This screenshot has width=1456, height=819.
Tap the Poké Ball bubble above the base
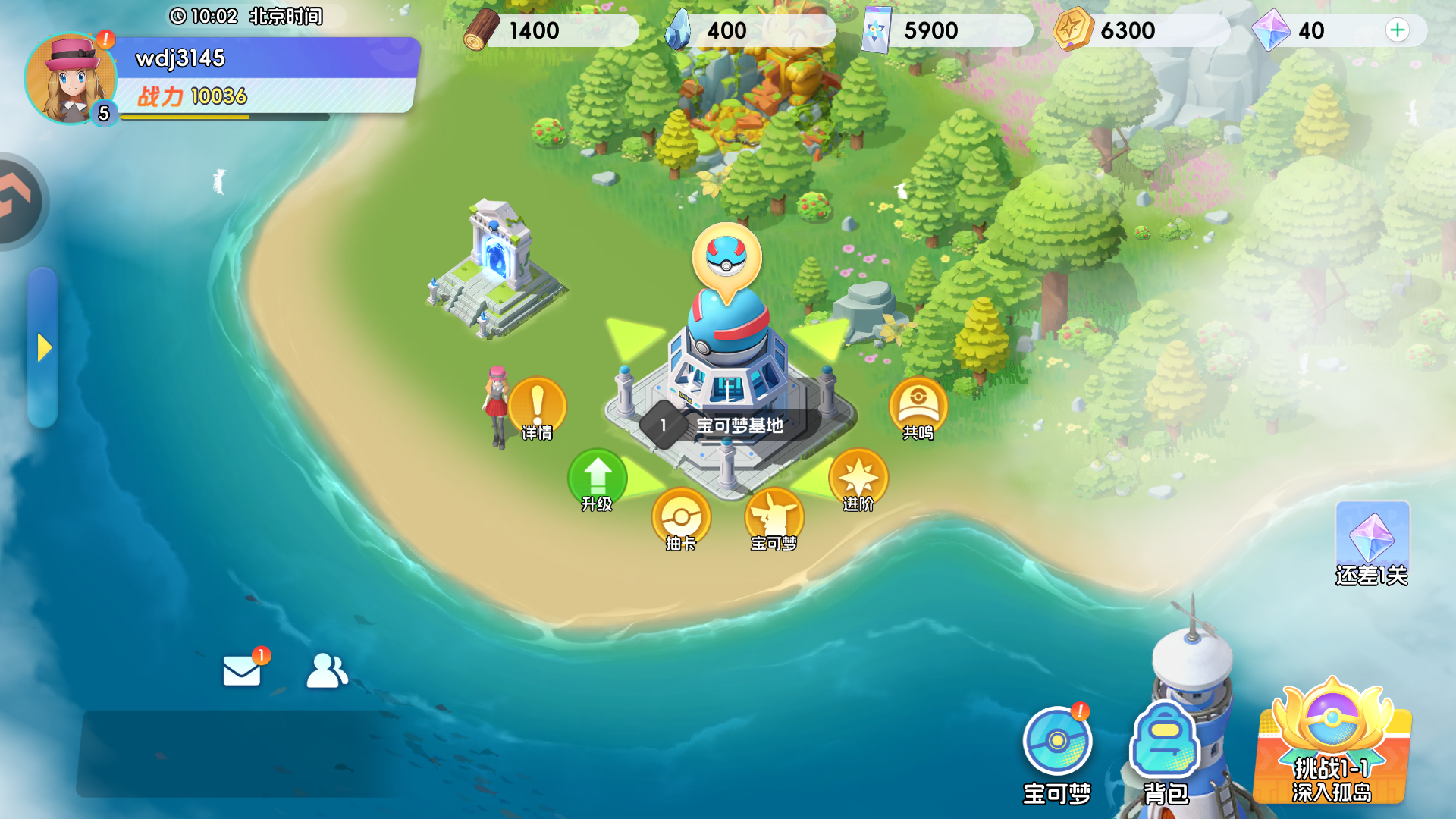(726, 259)
